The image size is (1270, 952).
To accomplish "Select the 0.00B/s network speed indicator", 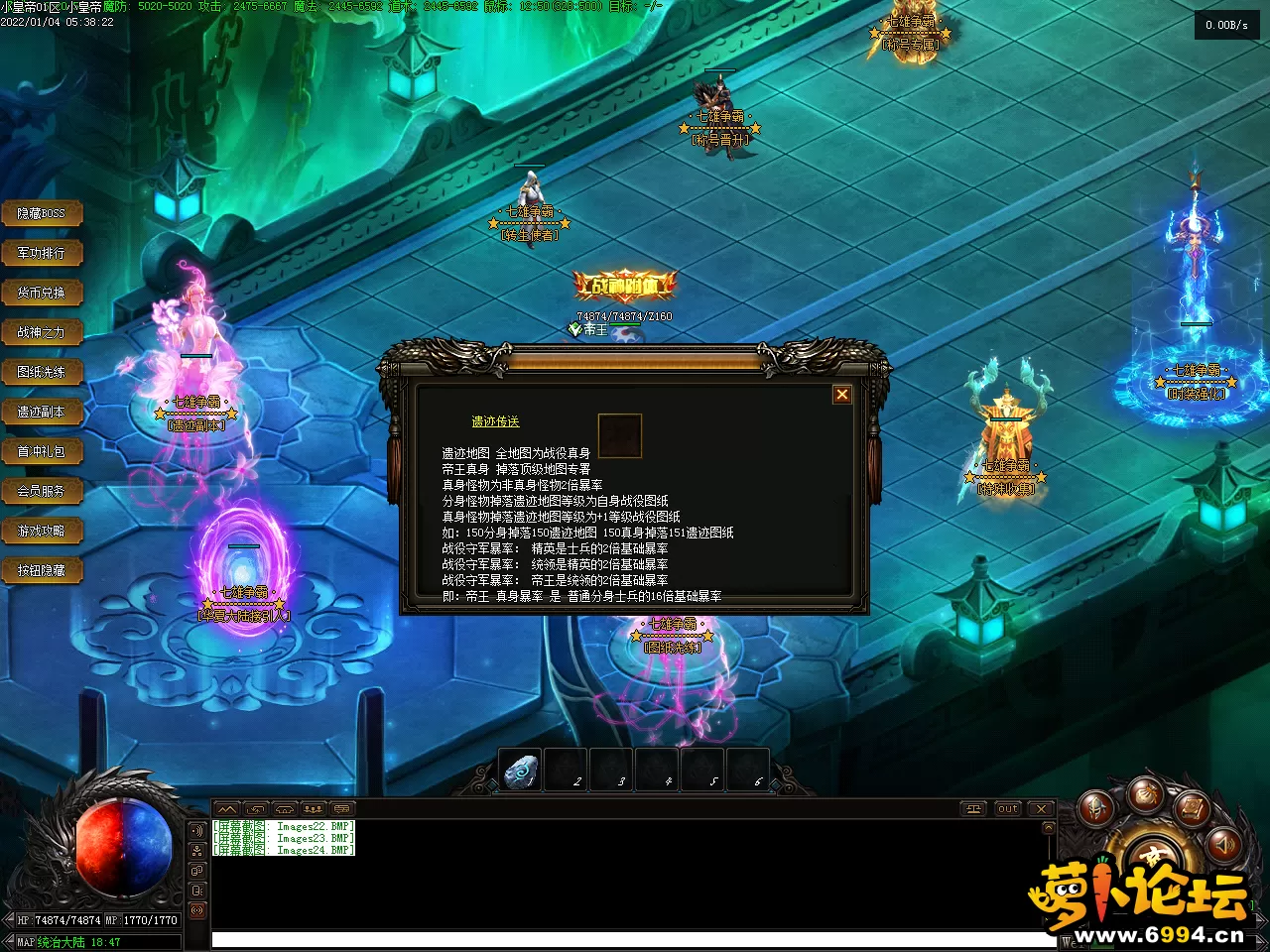I will [1226, 25].
